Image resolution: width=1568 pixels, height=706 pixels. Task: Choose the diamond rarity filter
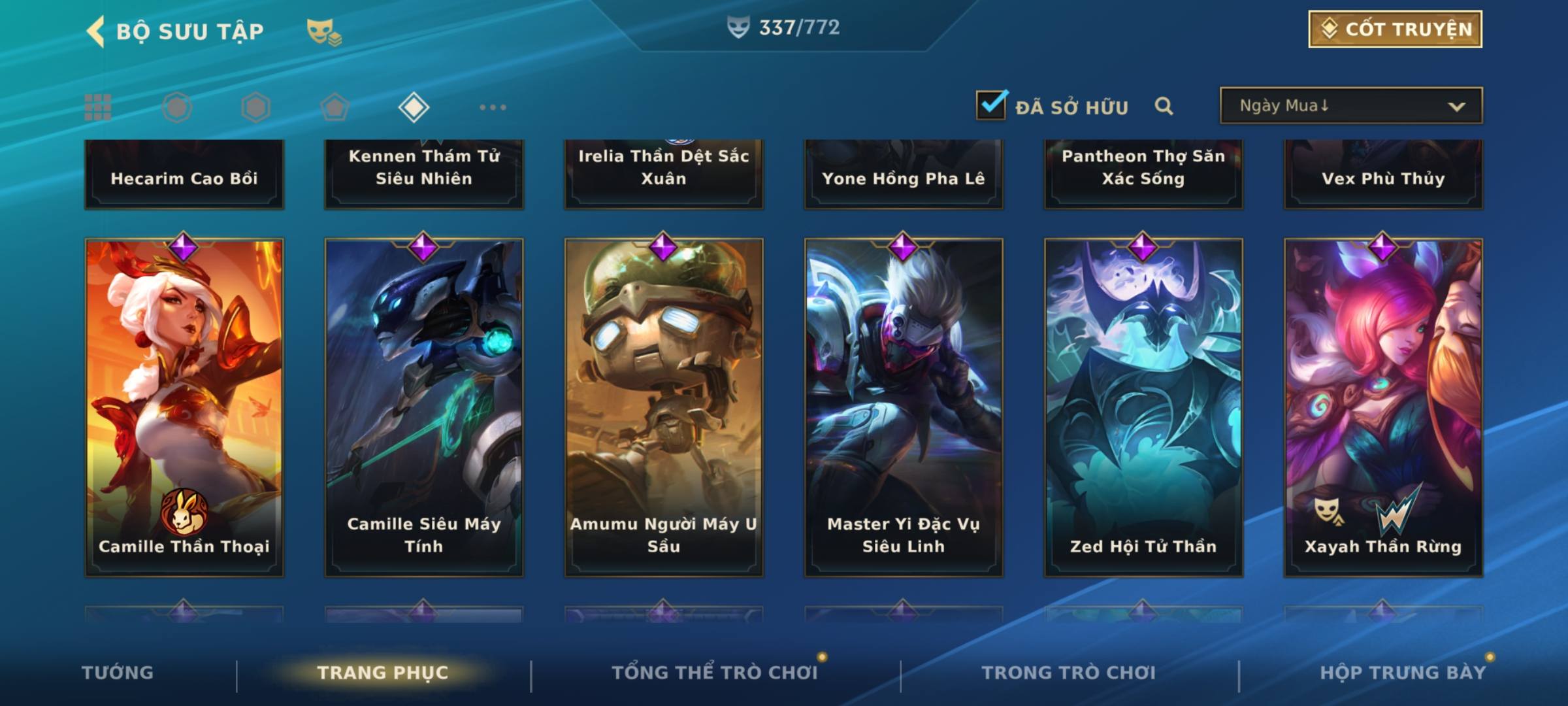[414, 107]
